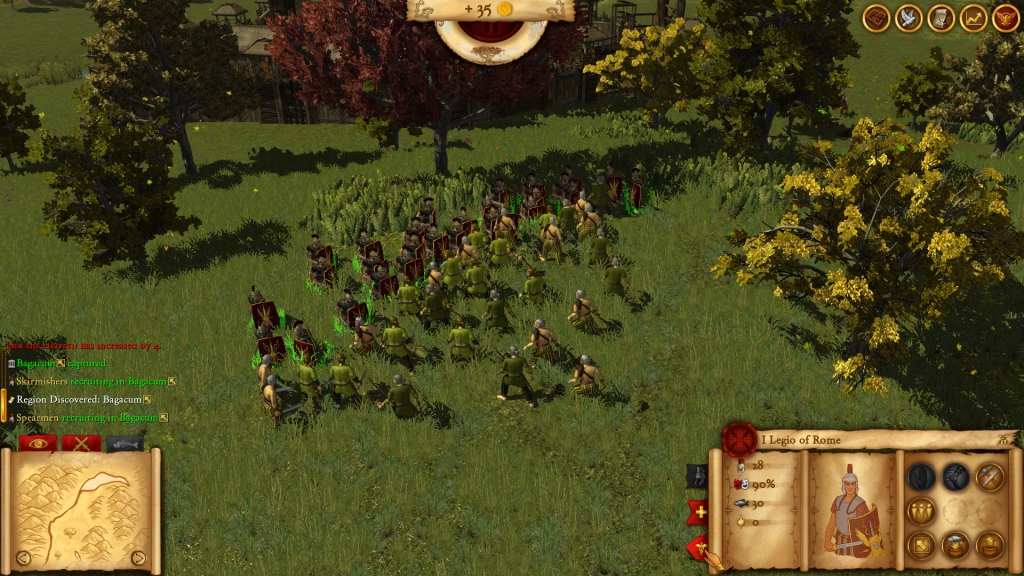Click the red Roman eagle emblem button
Screen dimensions: 1024x576
point(1005,18)
